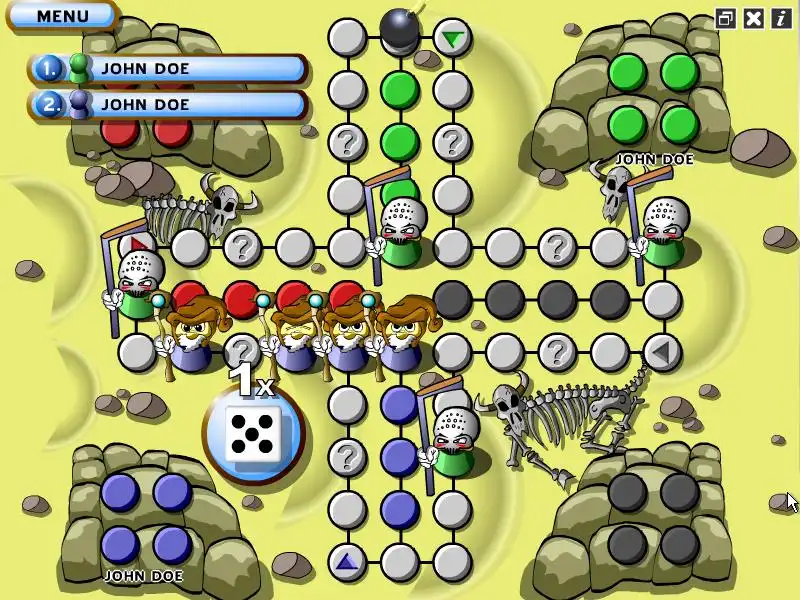800x600 pixels.
Task: Roll the dice showing five
Action: (252, 433)
